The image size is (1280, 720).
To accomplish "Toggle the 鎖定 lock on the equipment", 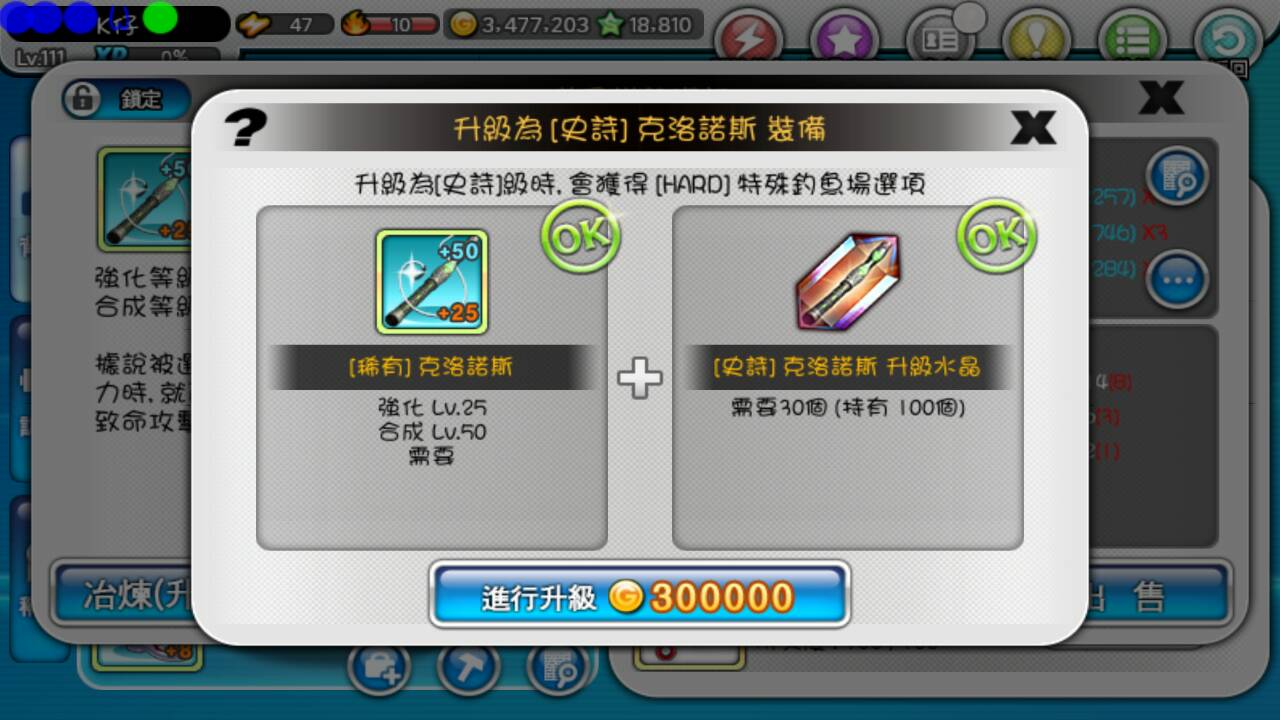I will [122, 100].
